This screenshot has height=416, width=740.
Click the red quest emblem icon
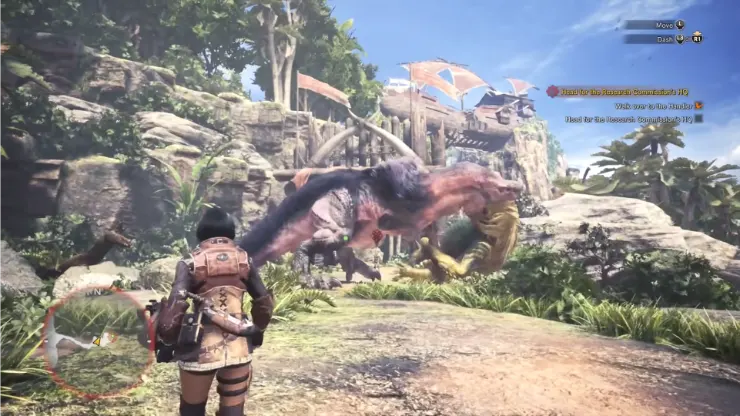click(552, 91)
